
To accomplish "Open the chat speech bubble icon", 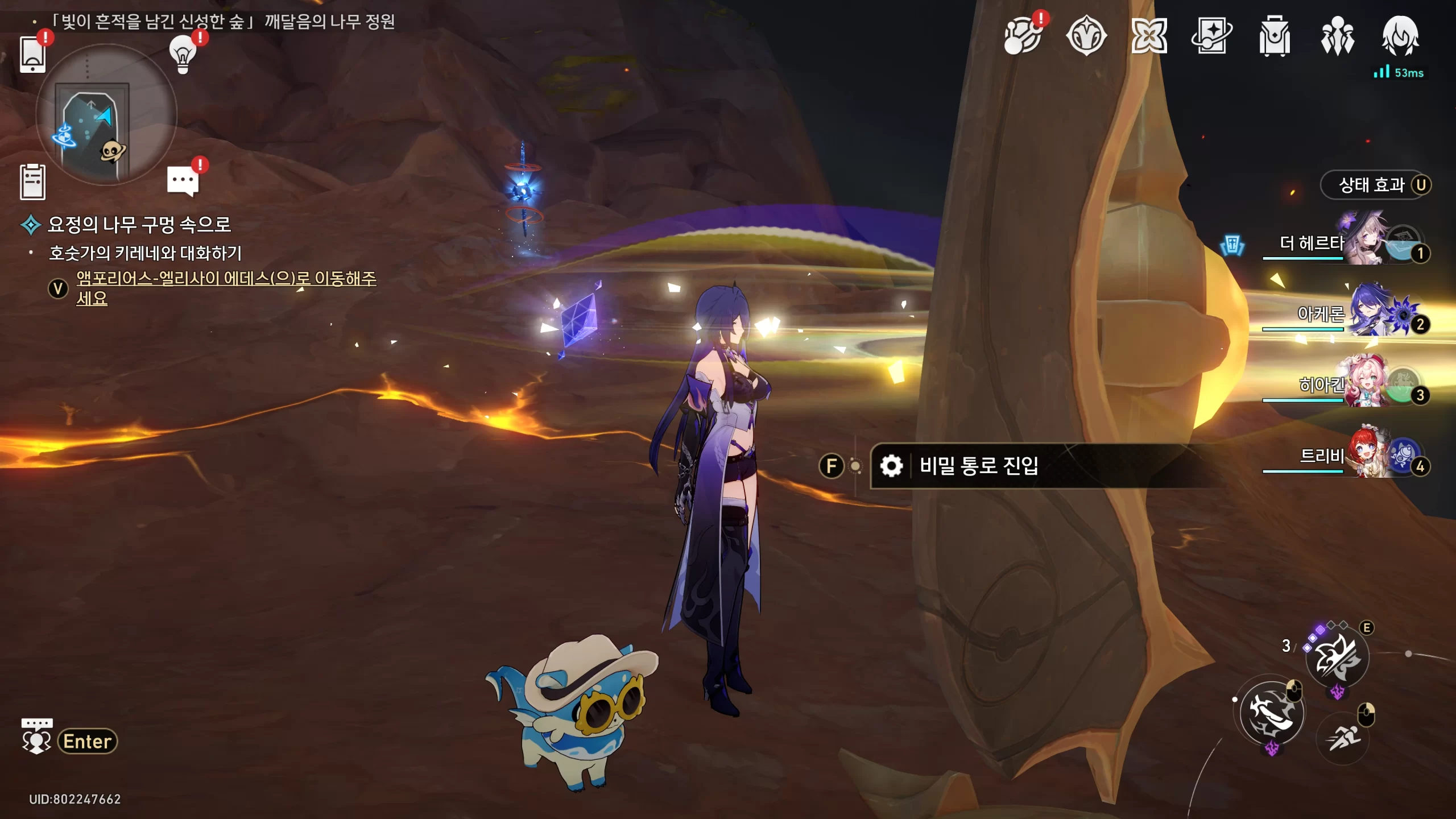I will click(x=183, y=181).
